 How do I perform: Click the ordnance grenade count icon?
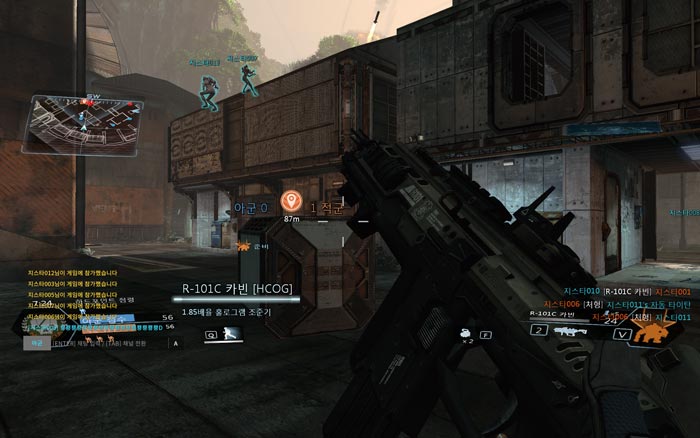pos(466,335)
